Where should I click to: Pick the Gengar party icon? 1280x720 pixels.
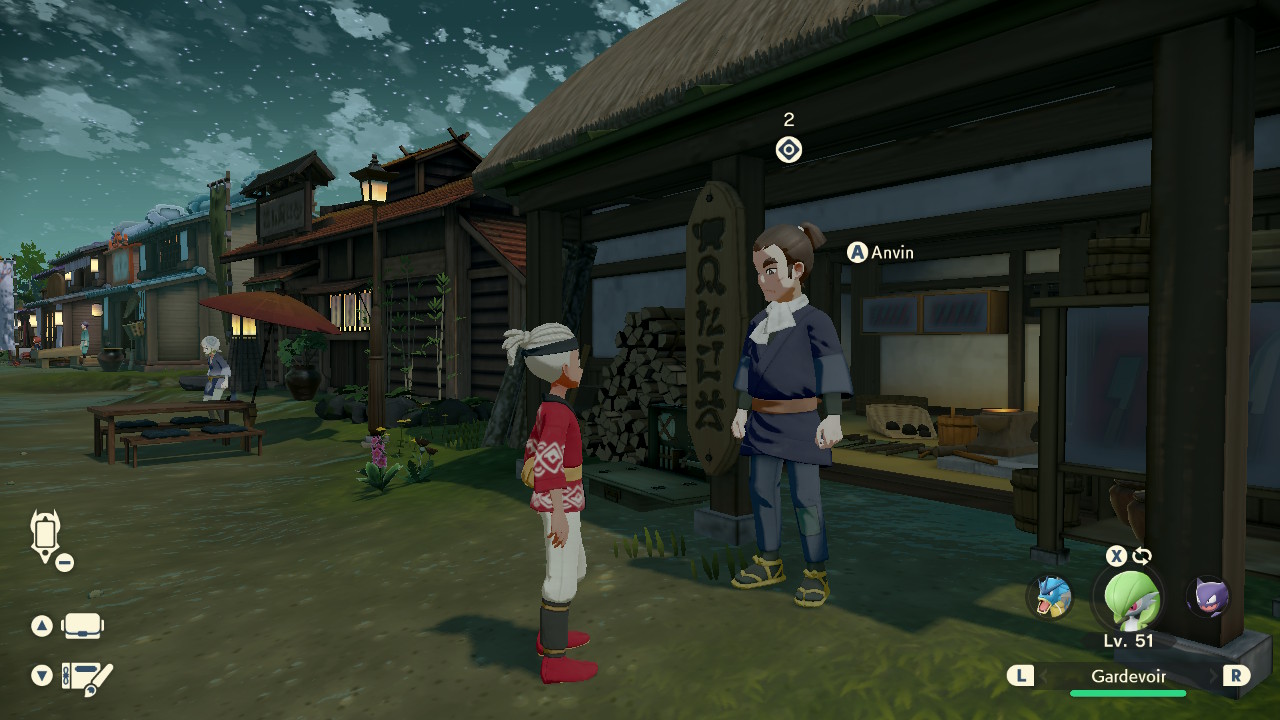1206,597
